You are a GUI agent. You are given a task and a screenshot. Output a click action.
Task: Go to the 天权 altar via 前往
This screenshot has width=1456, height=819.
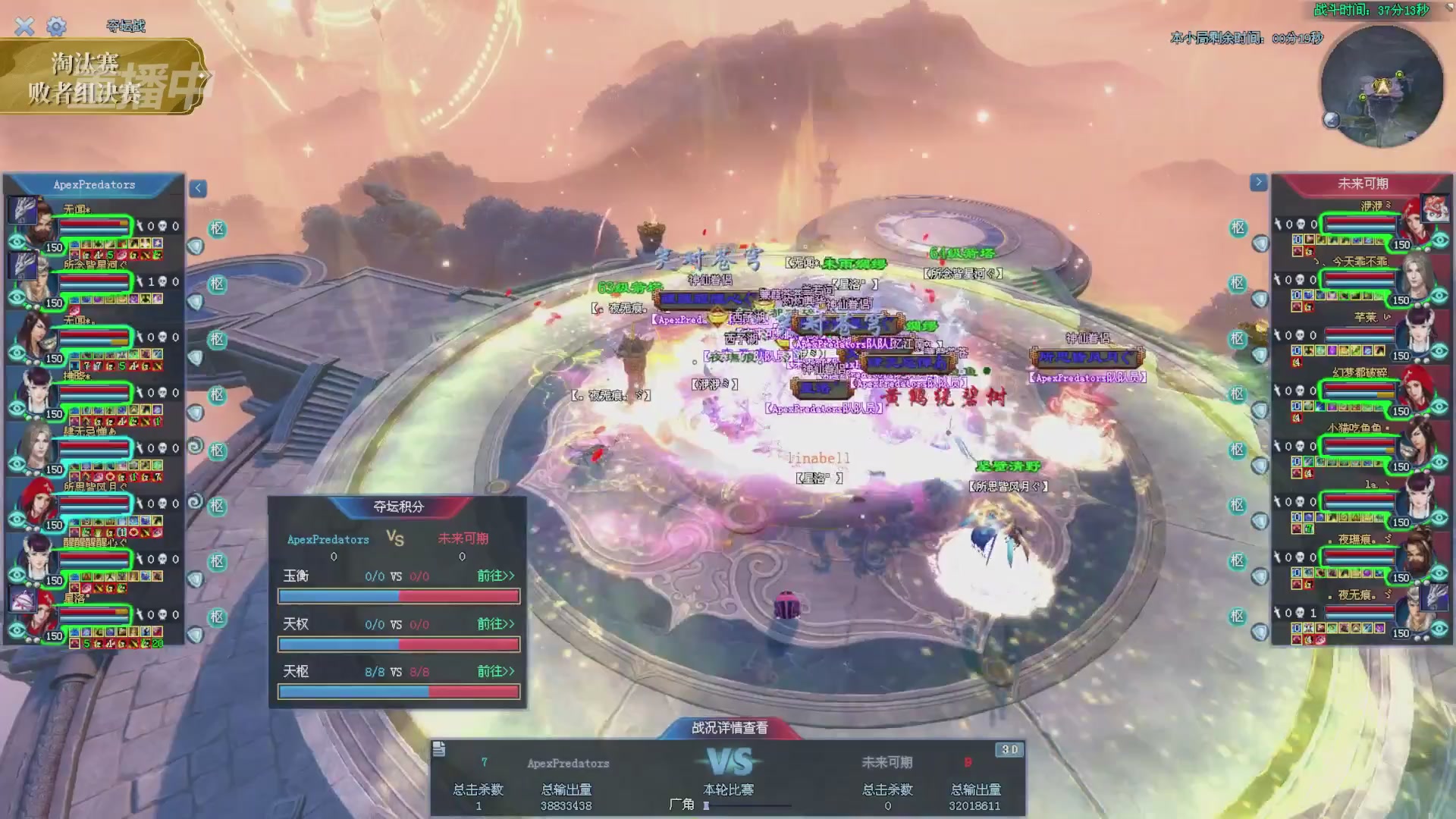point(495,624)
